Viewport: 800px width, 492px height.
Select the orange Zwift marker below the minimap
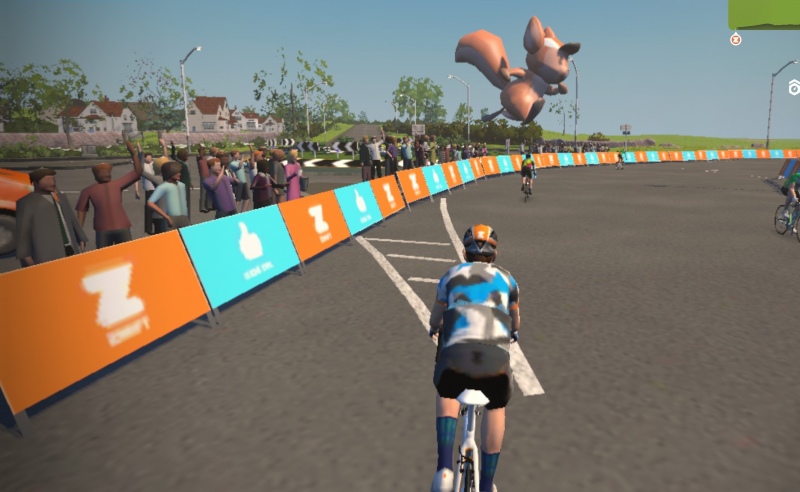(x=736, y=39)
